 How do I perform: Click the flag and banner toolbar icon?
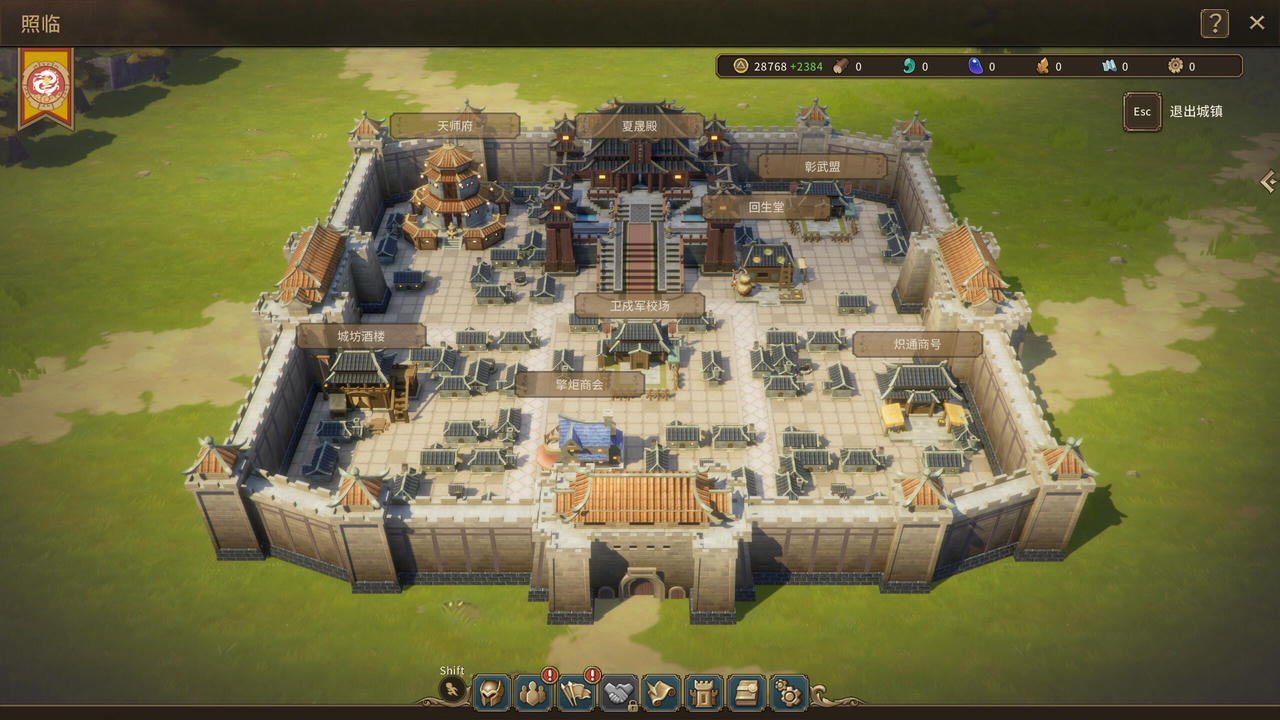(x=575, y=692)
